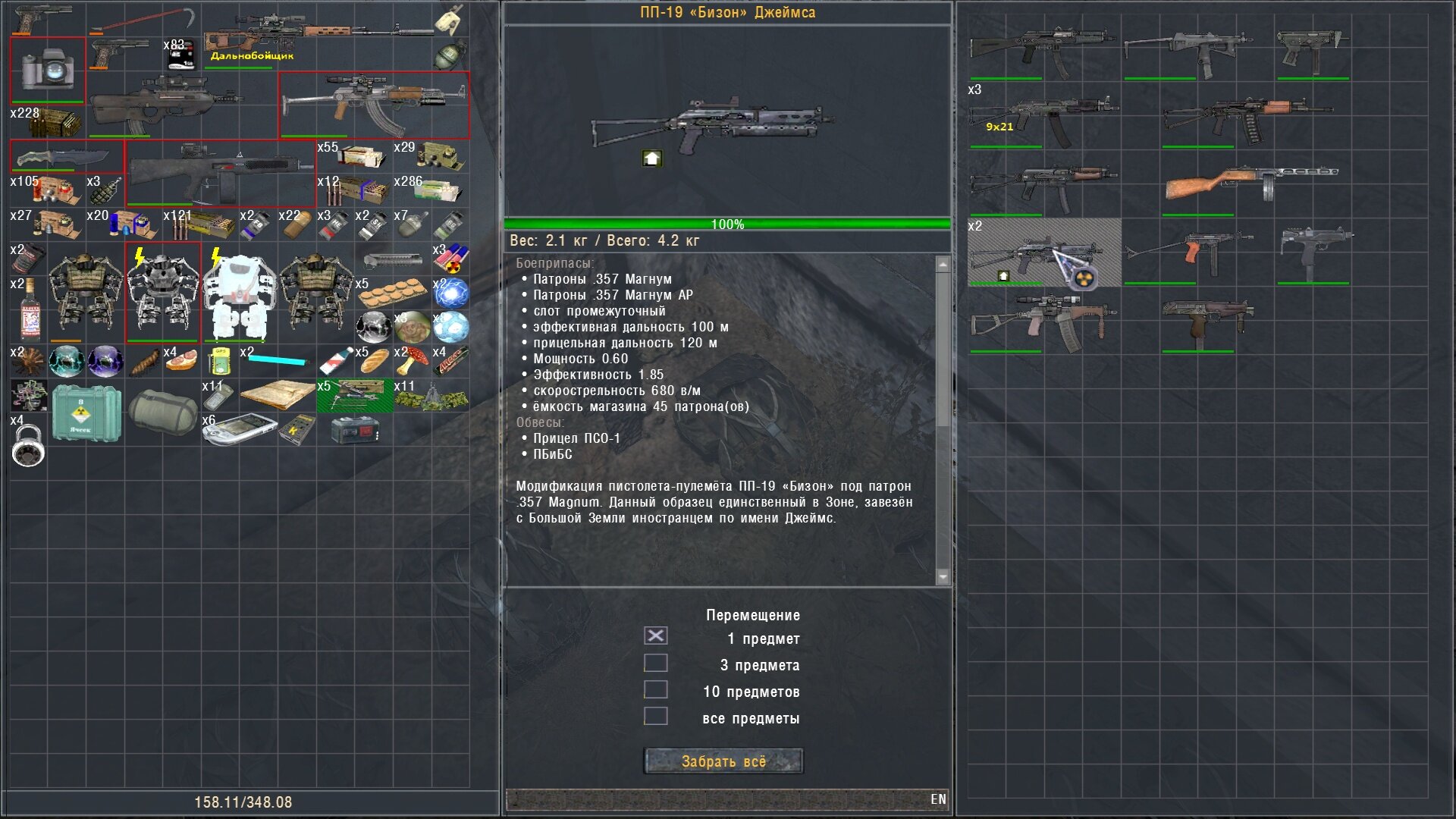Tick the "3 предмета" checkbox
The width and height of the screenshot is (1456, 819).
(656, 664)
